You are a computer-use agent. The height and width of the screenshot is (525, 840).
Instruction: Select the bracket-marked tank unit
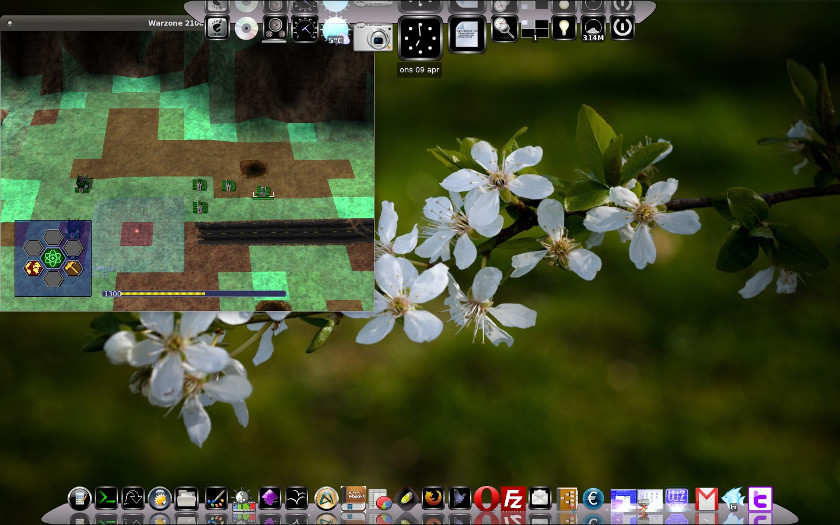[x=263, y=191]
